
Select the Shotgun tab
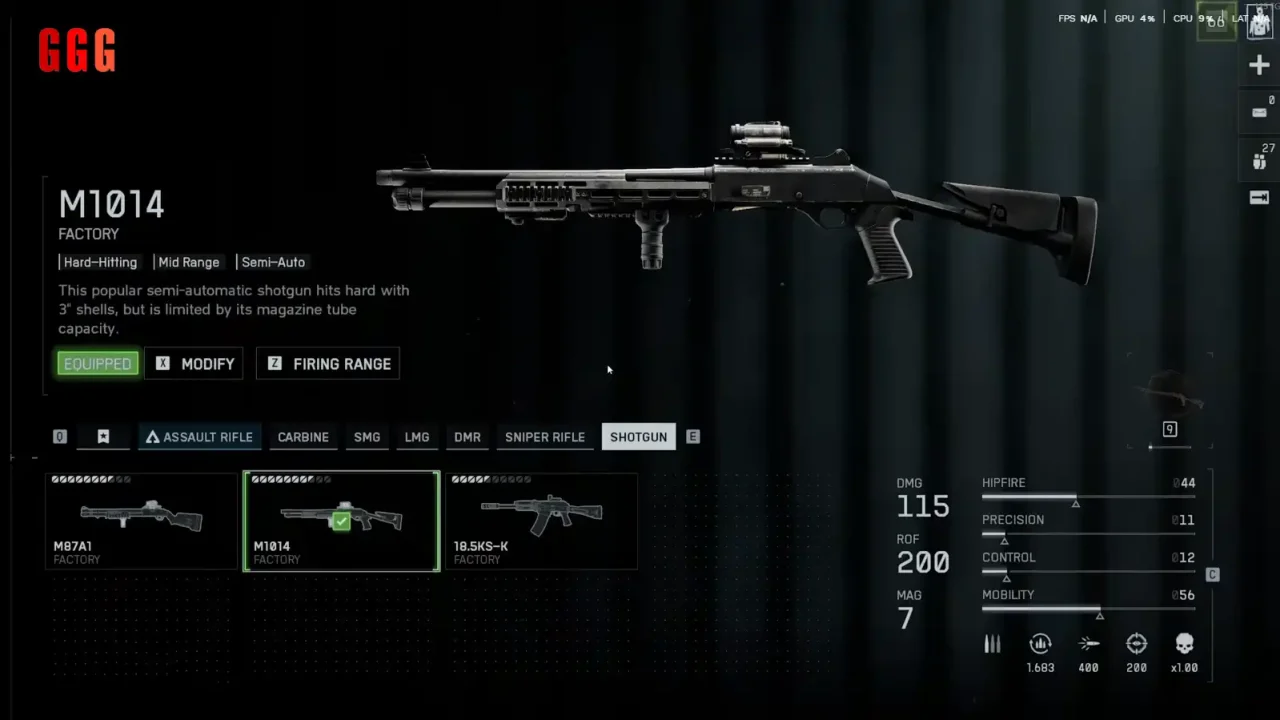(x=638, y=437)
